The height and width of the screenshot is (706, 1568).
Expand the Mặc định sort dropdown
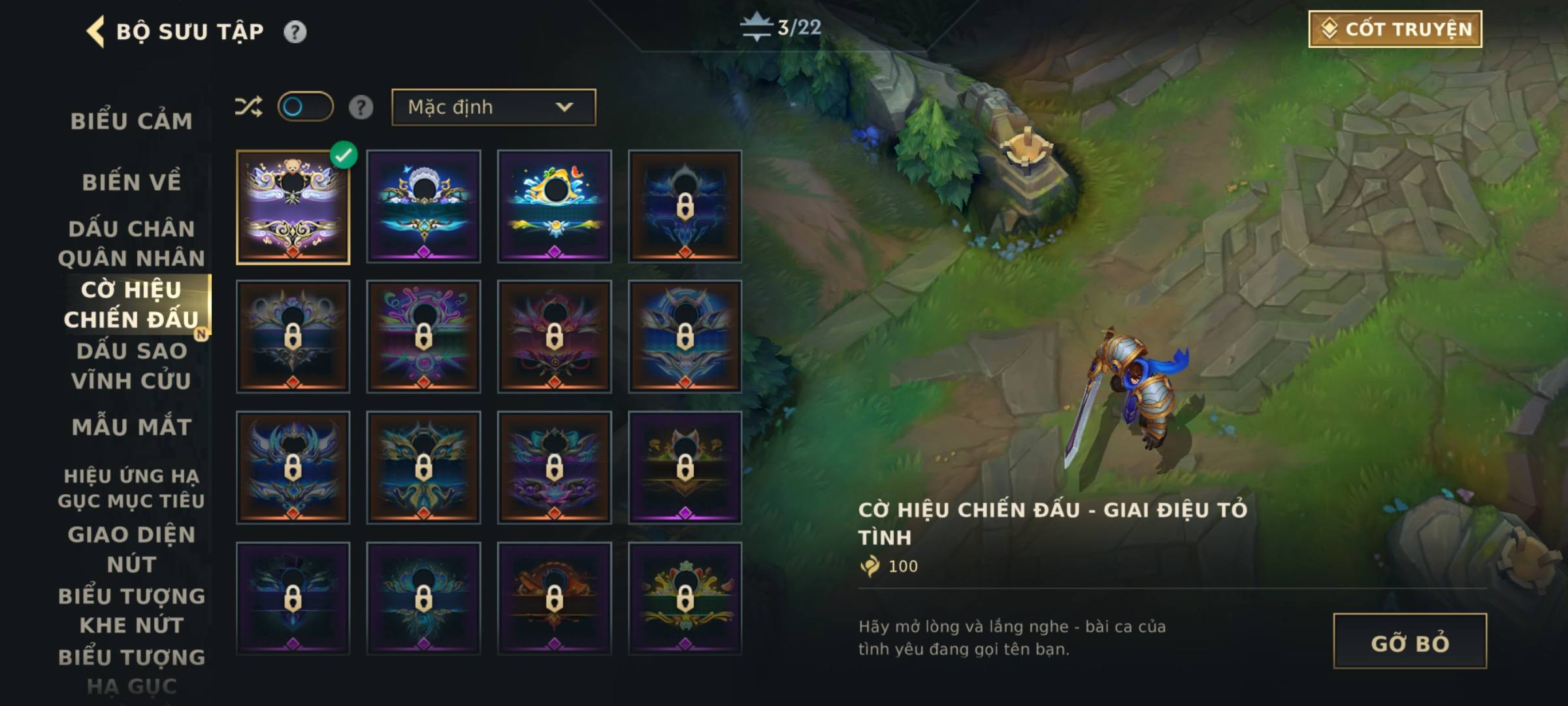(493, 107)
